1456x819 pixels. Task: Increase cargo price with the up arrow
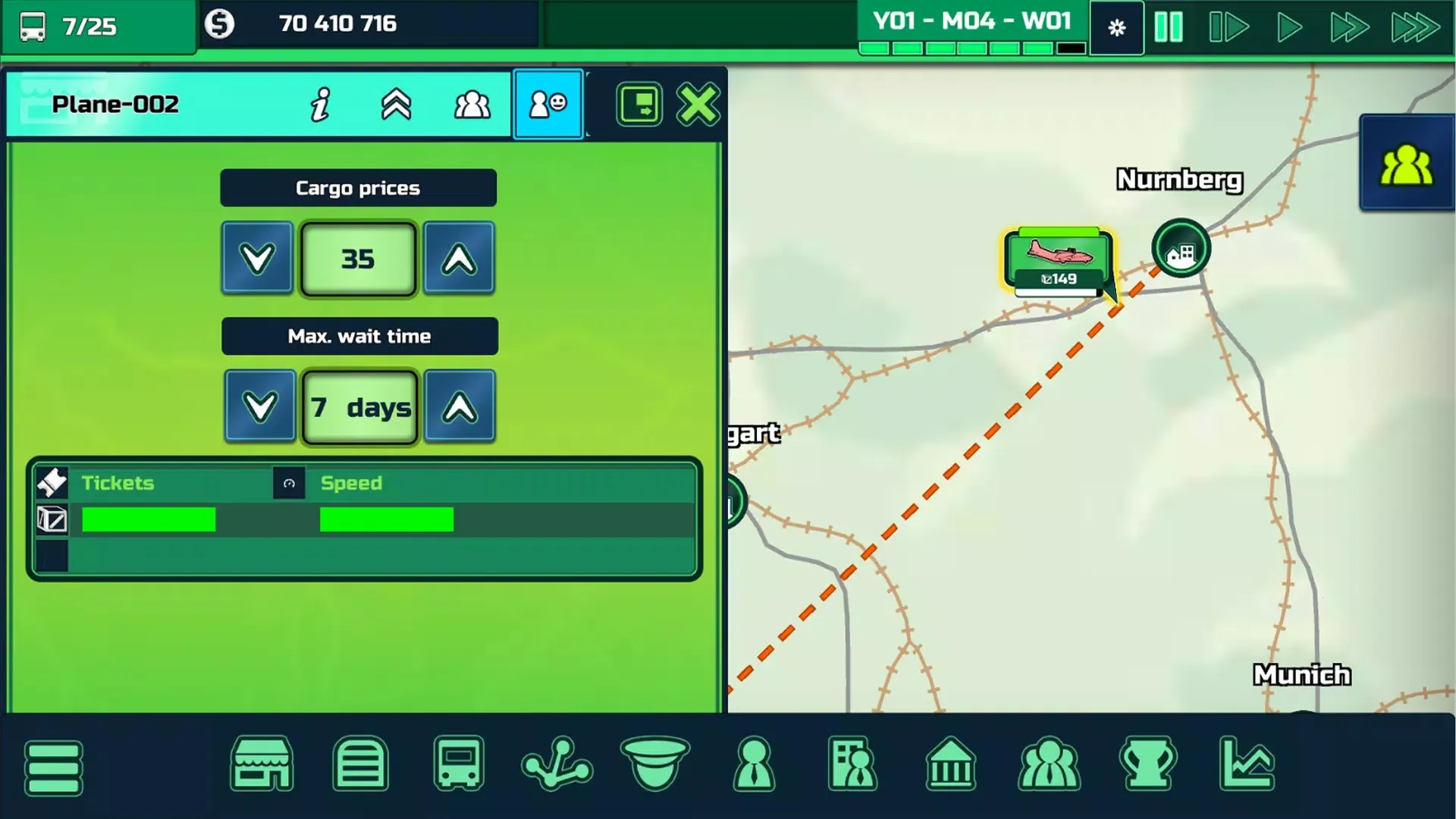click(459, 258)
